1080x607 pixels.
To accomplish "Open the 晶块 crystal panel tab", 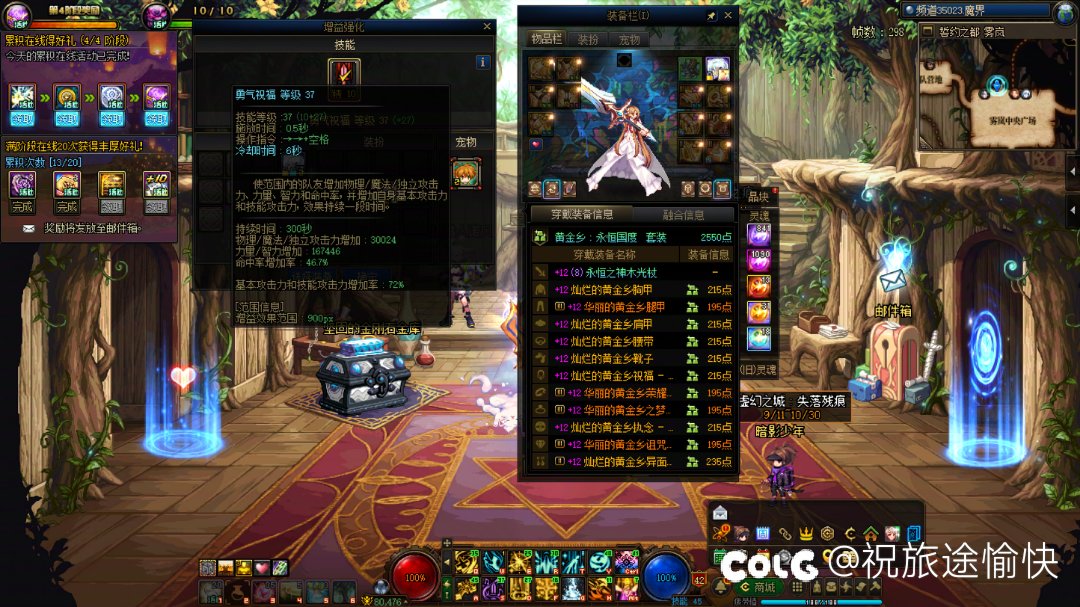I will point(759,197).
